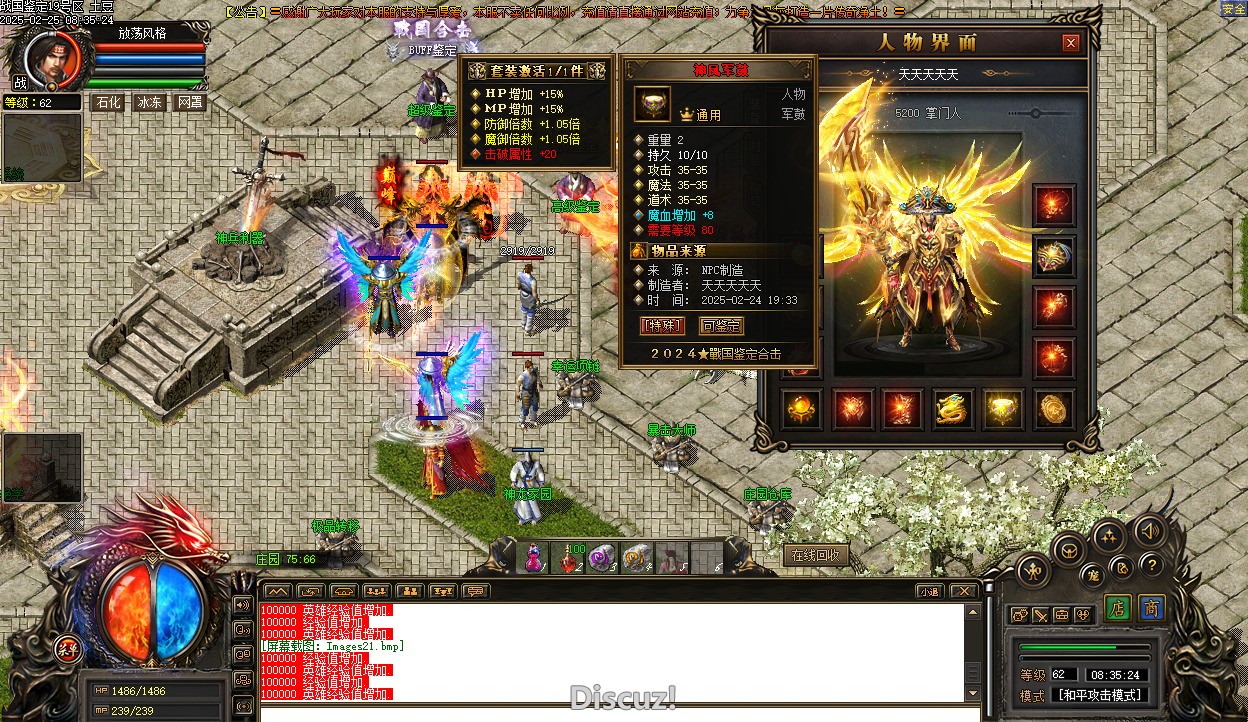Image resolution: width=1248 pixels, height=722 pixels.
Task: Toggle the speaker sound button
Action: [1151, 531]
